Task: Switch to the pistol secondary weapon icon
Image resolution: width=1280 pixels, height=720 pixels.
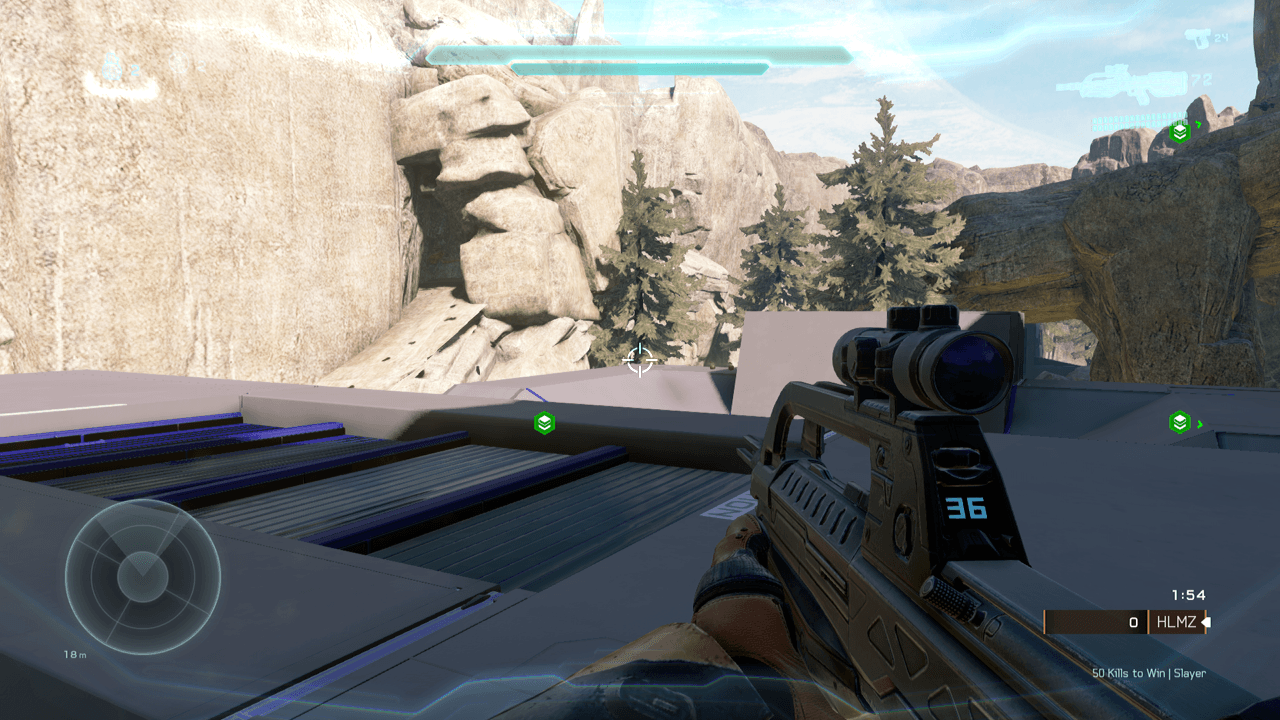Action: click(x=1197, y=39)
